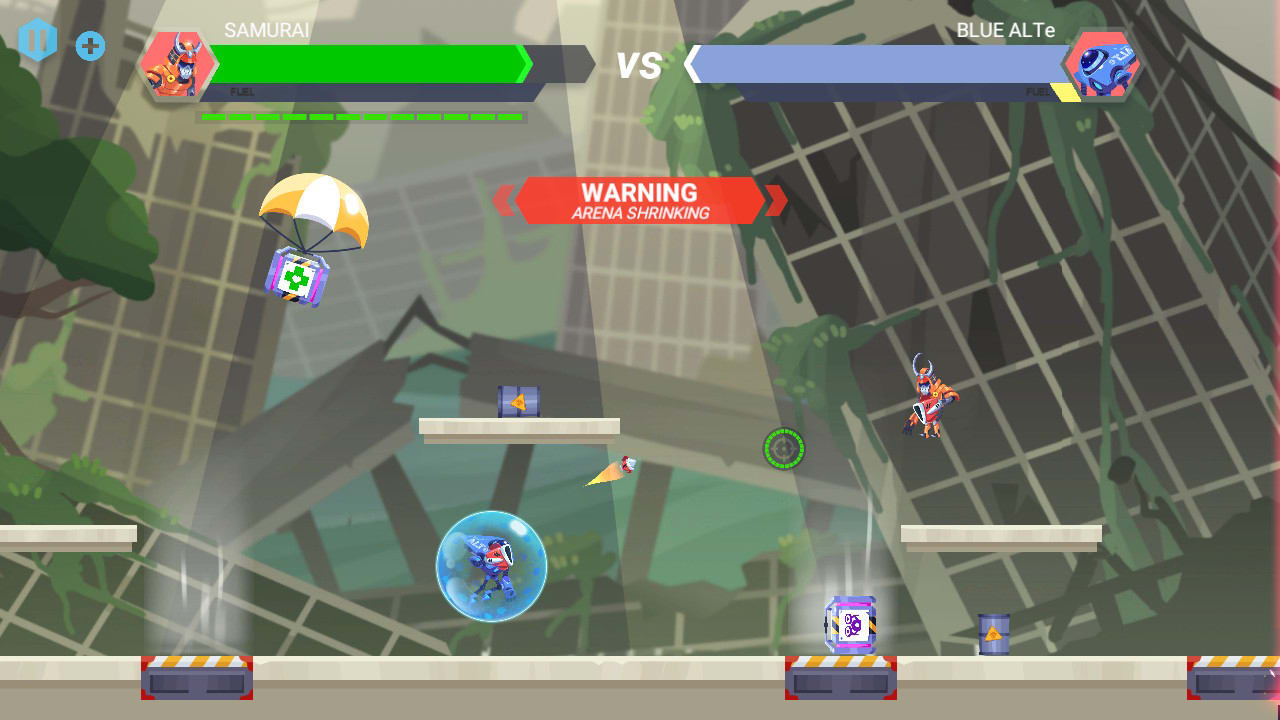The image size is (1280, 720).
Task: Pause the match via the hexagon button
Action: click(x=37, y=42)
